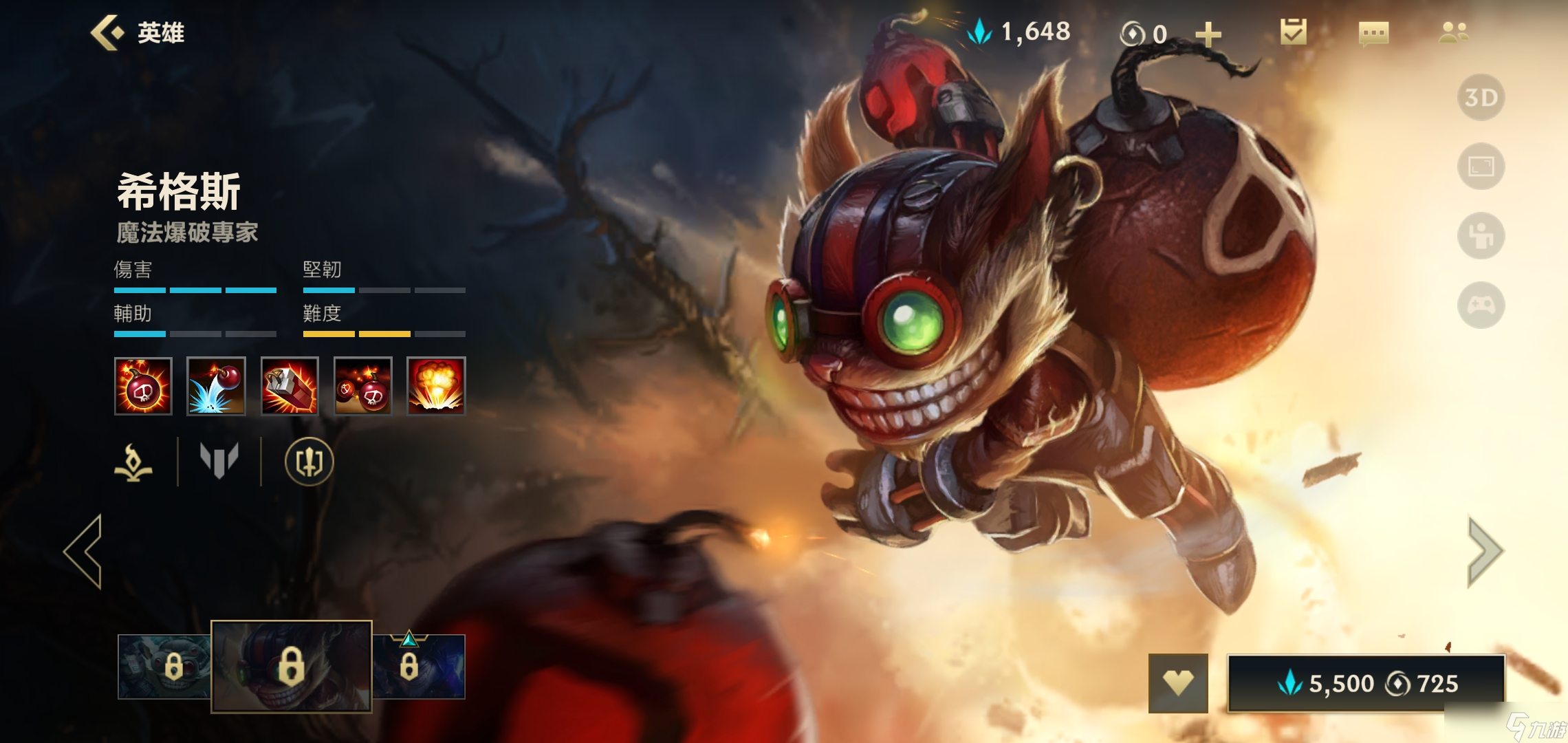Buy the champion for 5,500 or 725
This screenshot has height=743, width=1568.
coord(1366,683)
